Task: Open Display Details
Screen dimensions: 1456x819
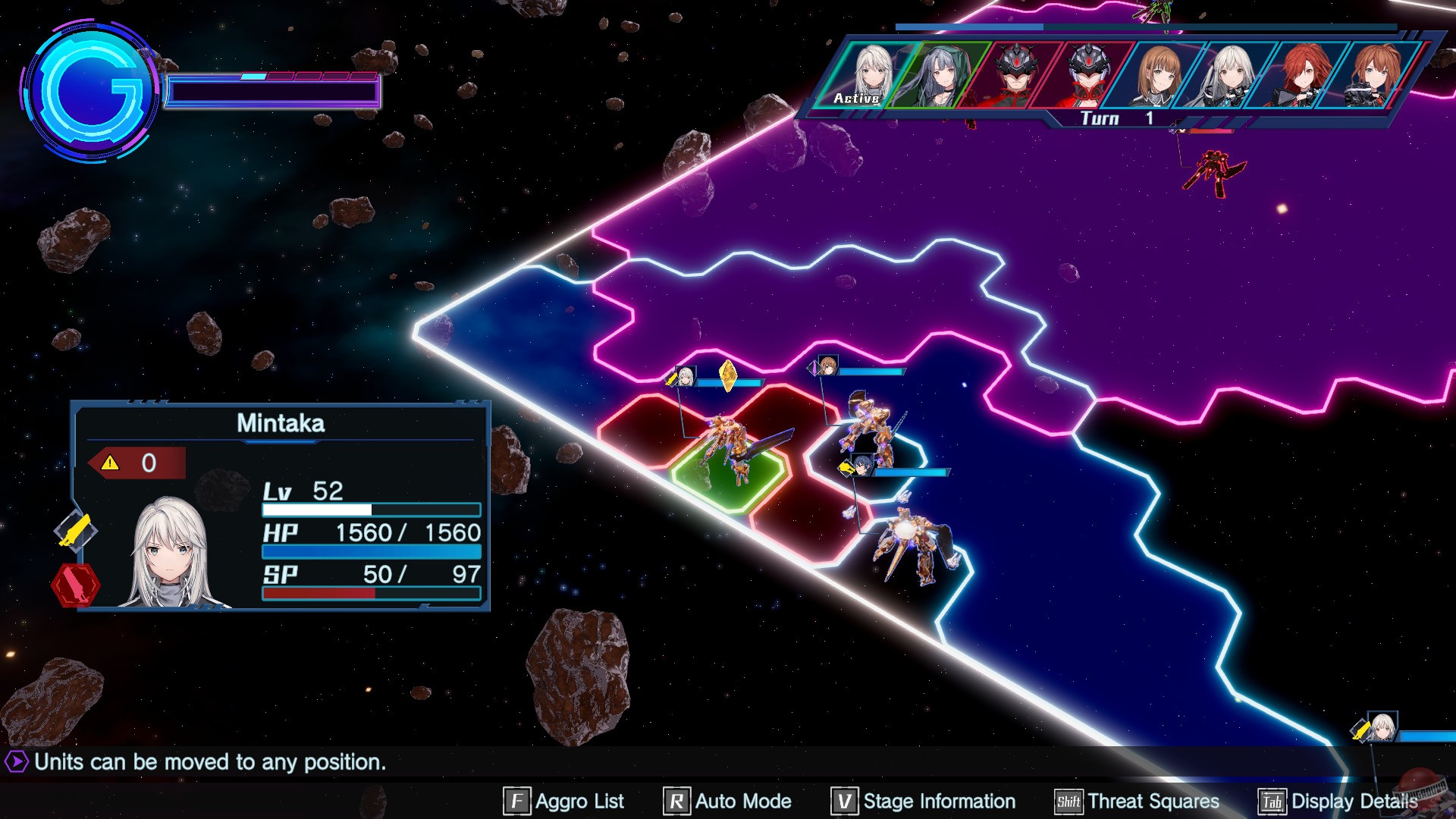Action: click(x=1338, y=801)
